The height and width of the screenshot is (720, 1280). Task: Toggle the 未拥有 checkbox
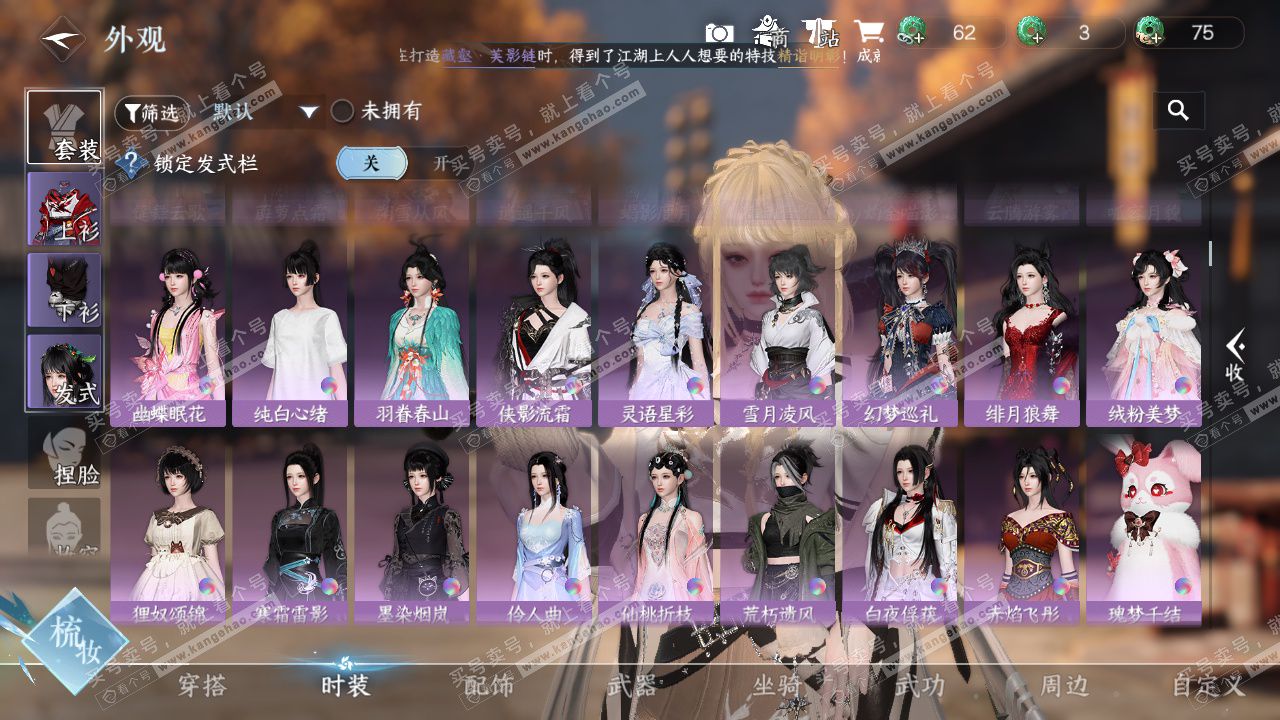[343, 112]
